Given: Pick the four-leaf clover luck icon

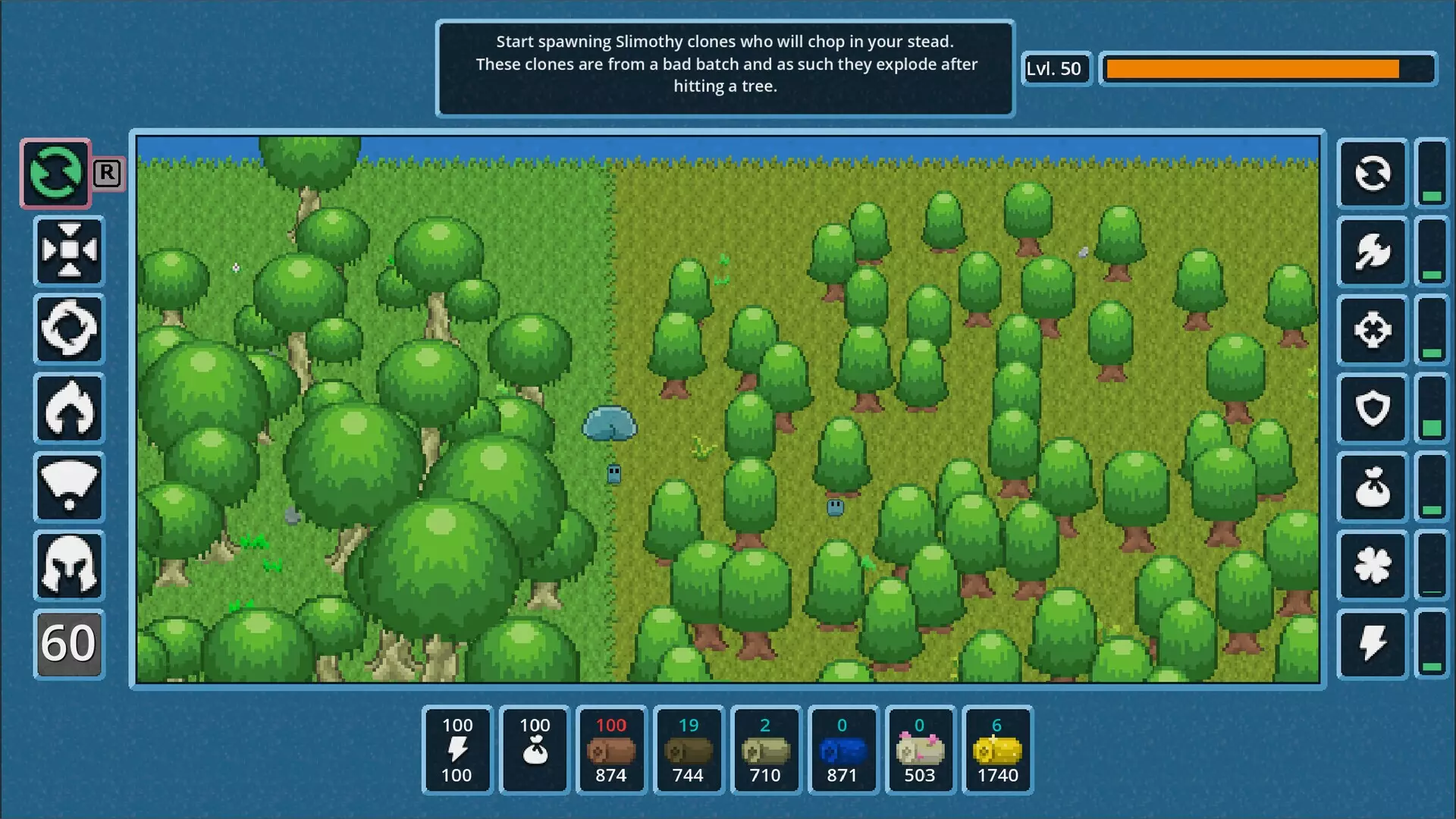Looking at the screenshot, I should [x=1373, y=566].
